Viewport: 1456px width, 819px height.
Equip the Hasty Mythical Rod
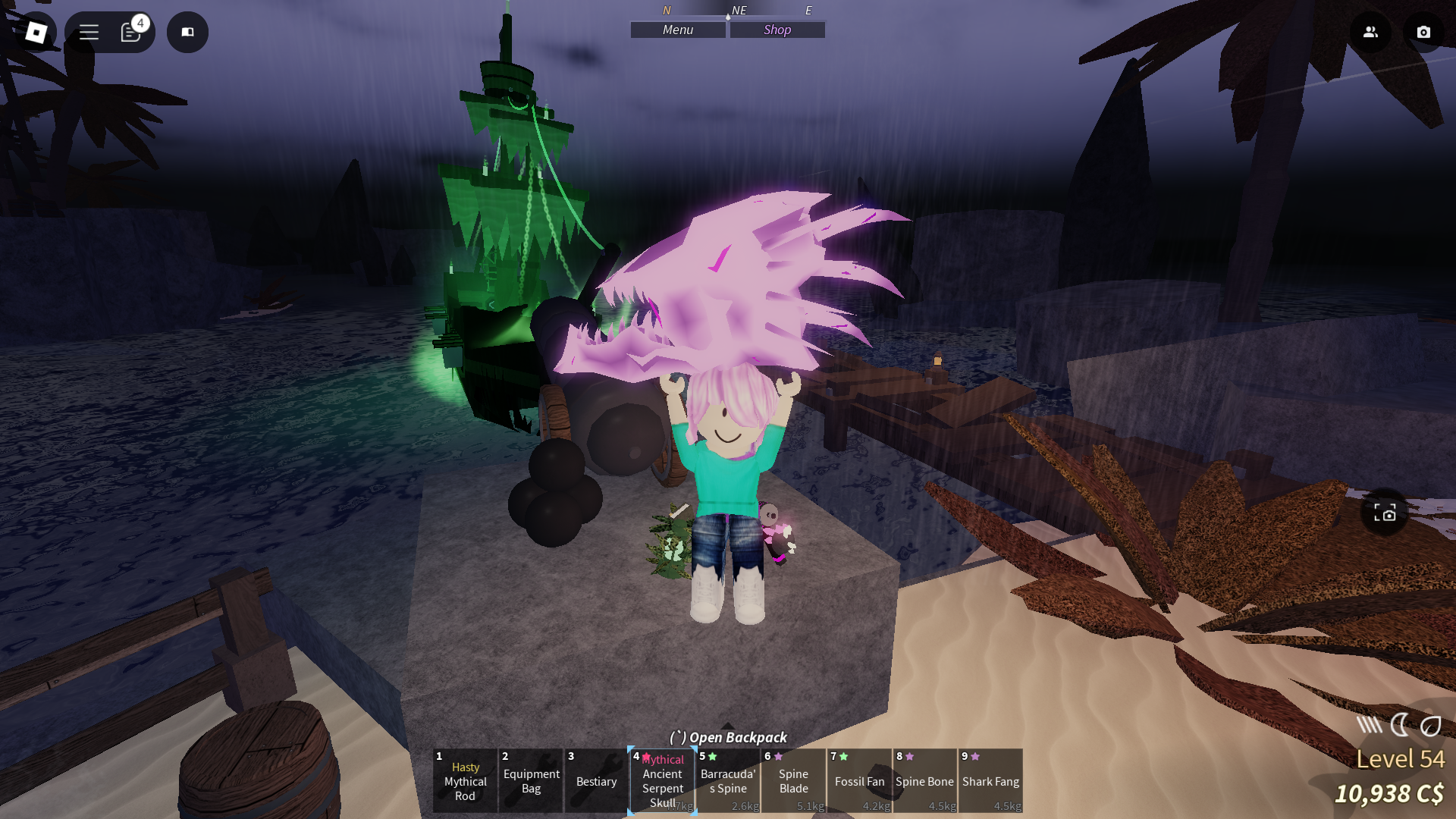click(x=464, y=781)
